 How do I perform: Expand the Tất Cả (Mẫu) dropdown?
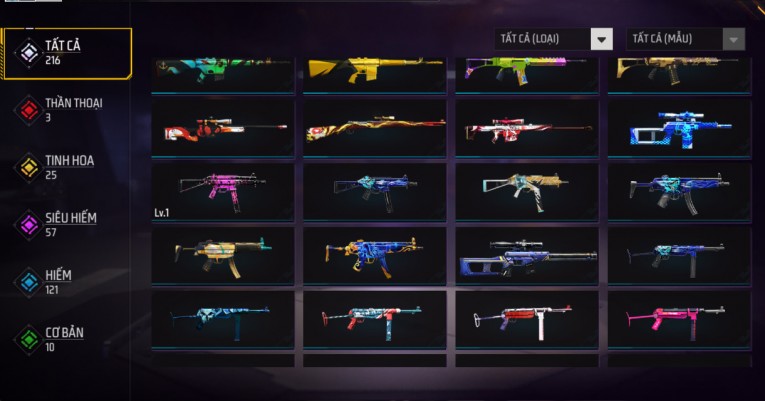pos(685,39)
